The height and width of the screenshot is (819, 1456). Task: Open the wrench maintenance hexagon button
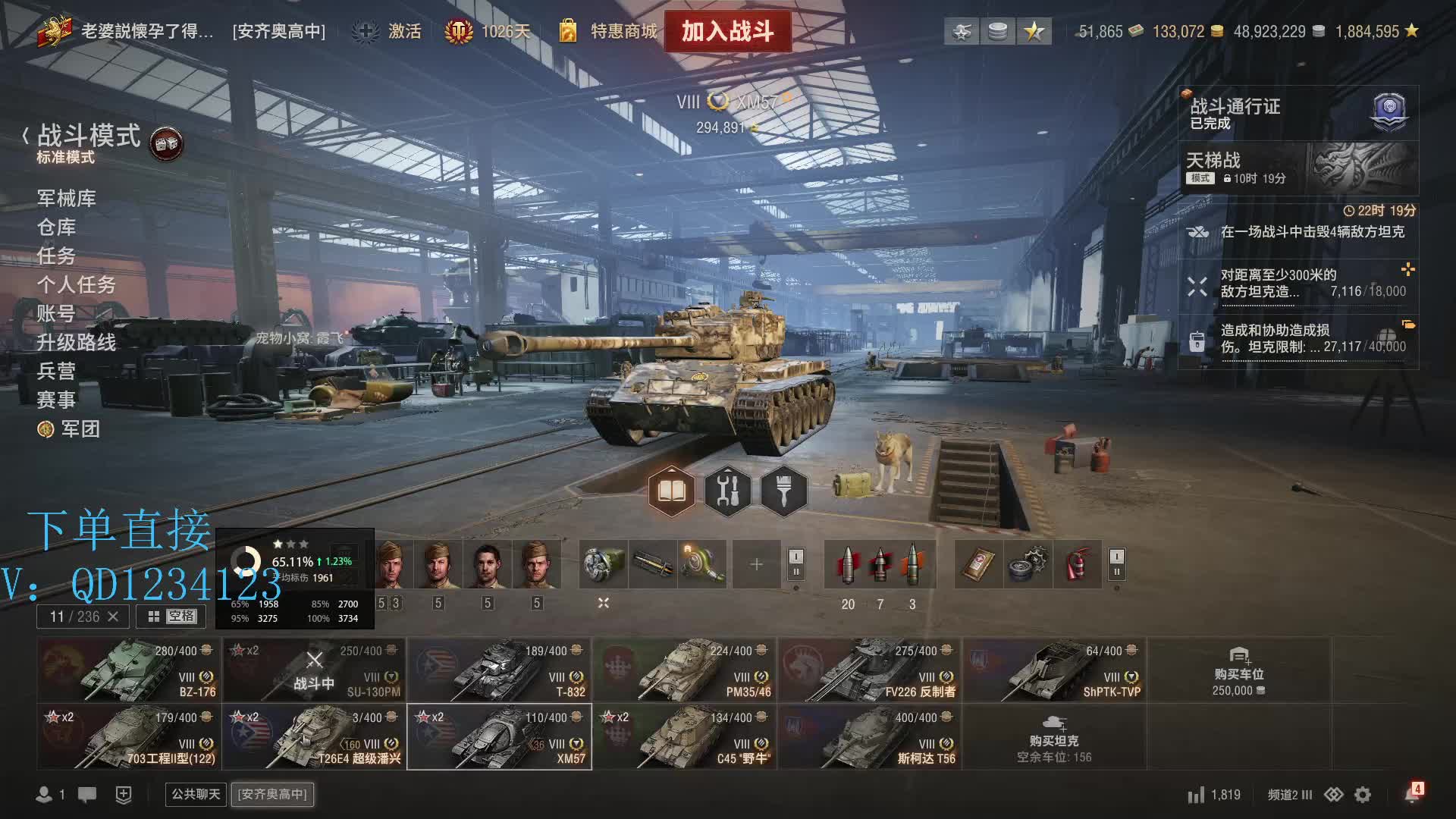pyautogui.click(x=727, y=492)
